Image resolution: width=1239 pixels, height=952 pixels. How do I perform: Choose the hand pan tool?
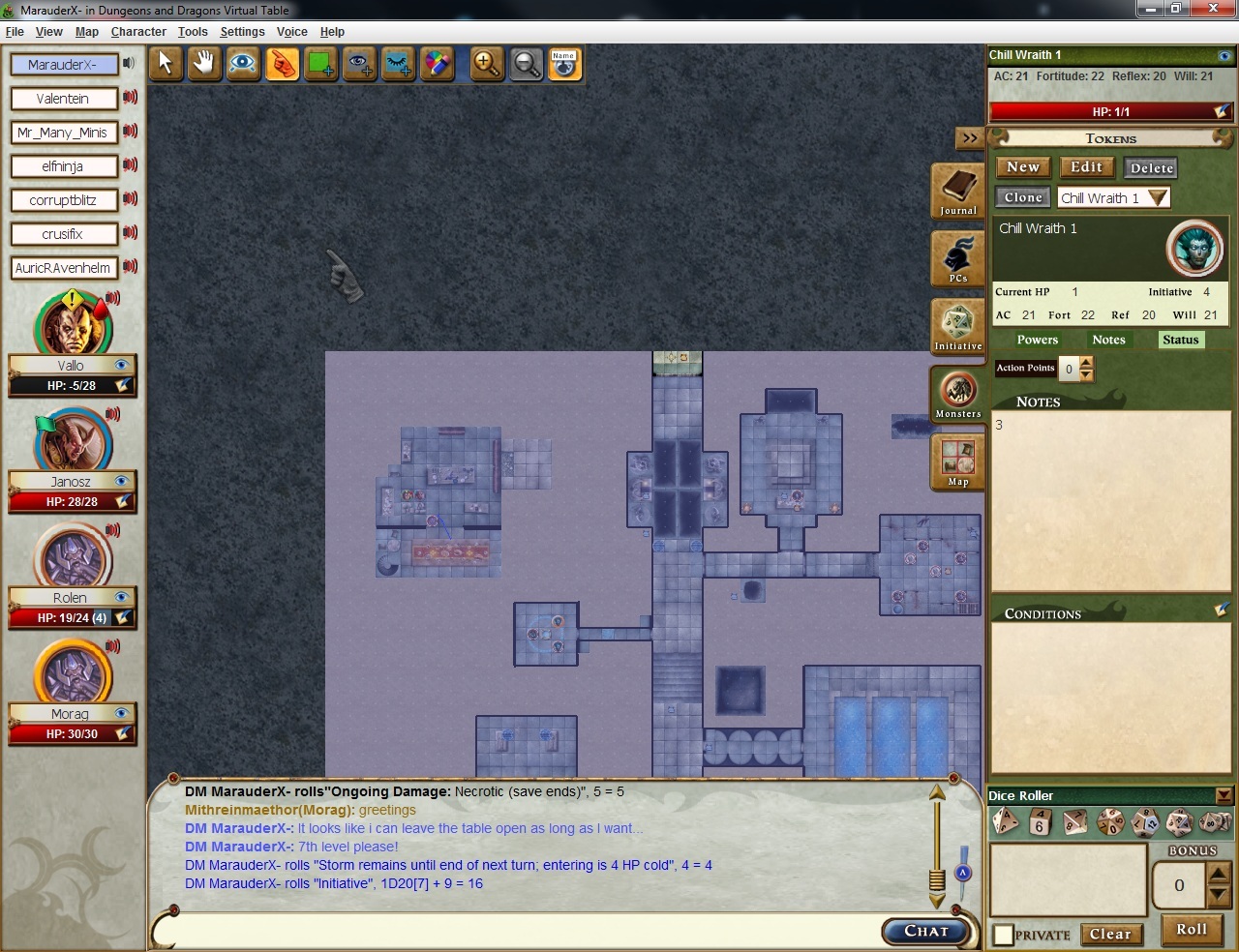click(x=203, y=64)
